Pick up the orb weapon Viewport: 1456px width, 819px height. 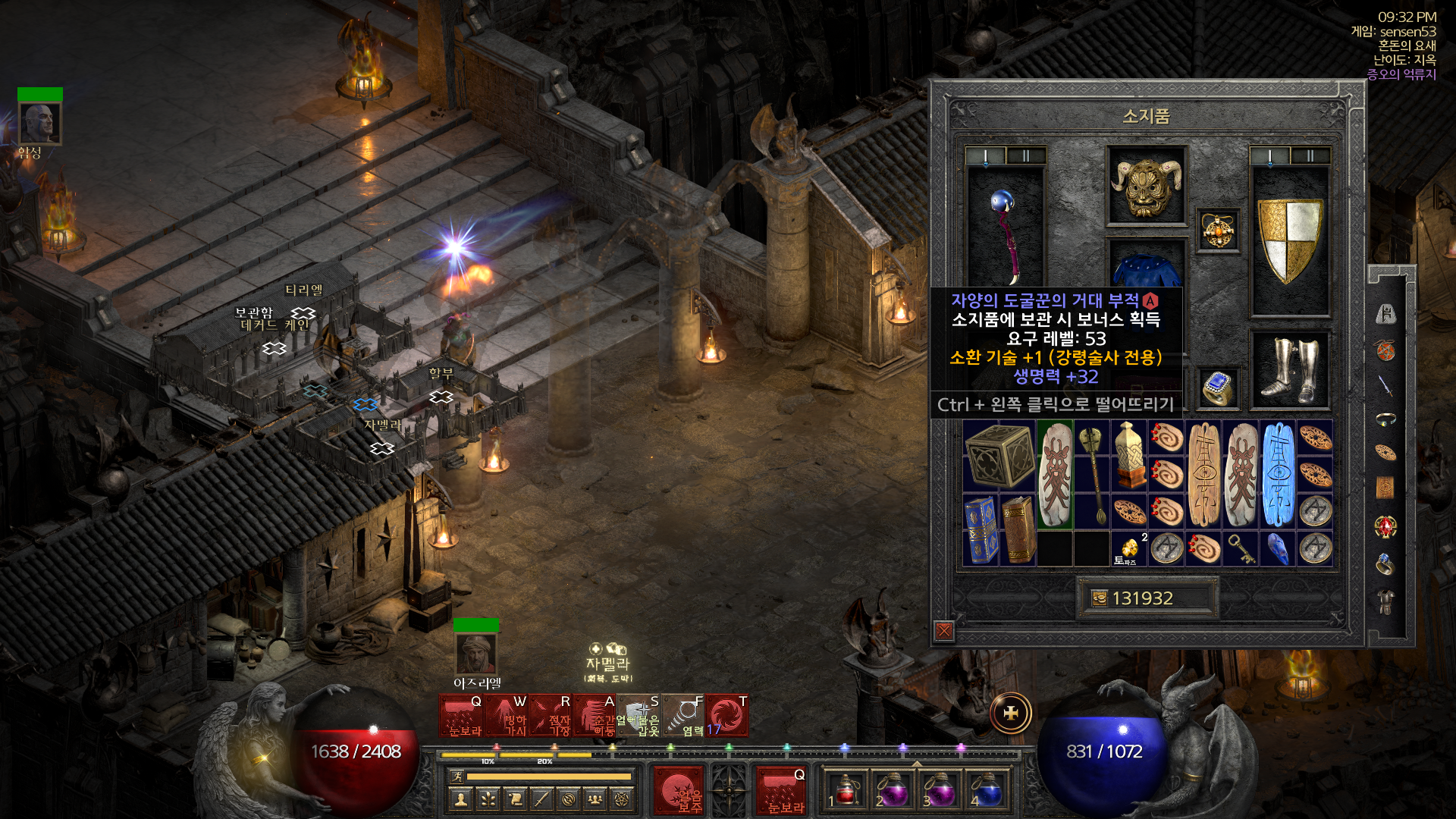tap(1005, 227)
